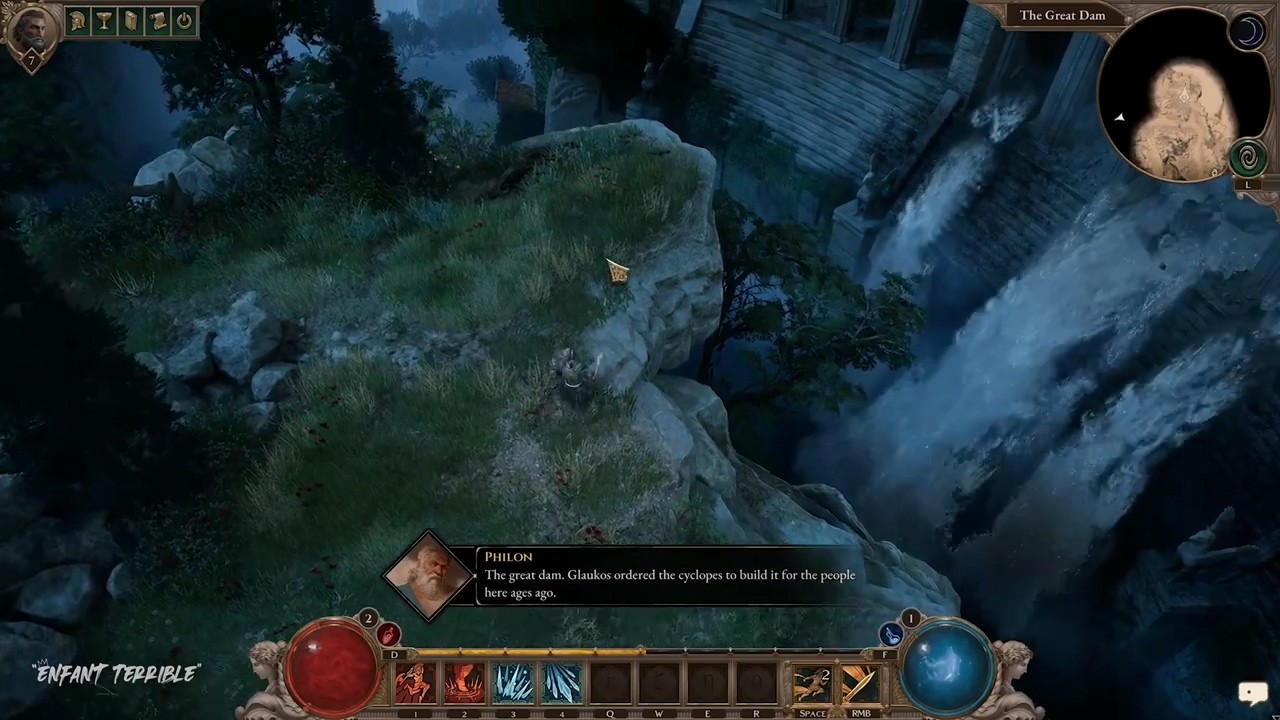
Task: Use the dodge dash skill on Space
Action: click(811, 684)
